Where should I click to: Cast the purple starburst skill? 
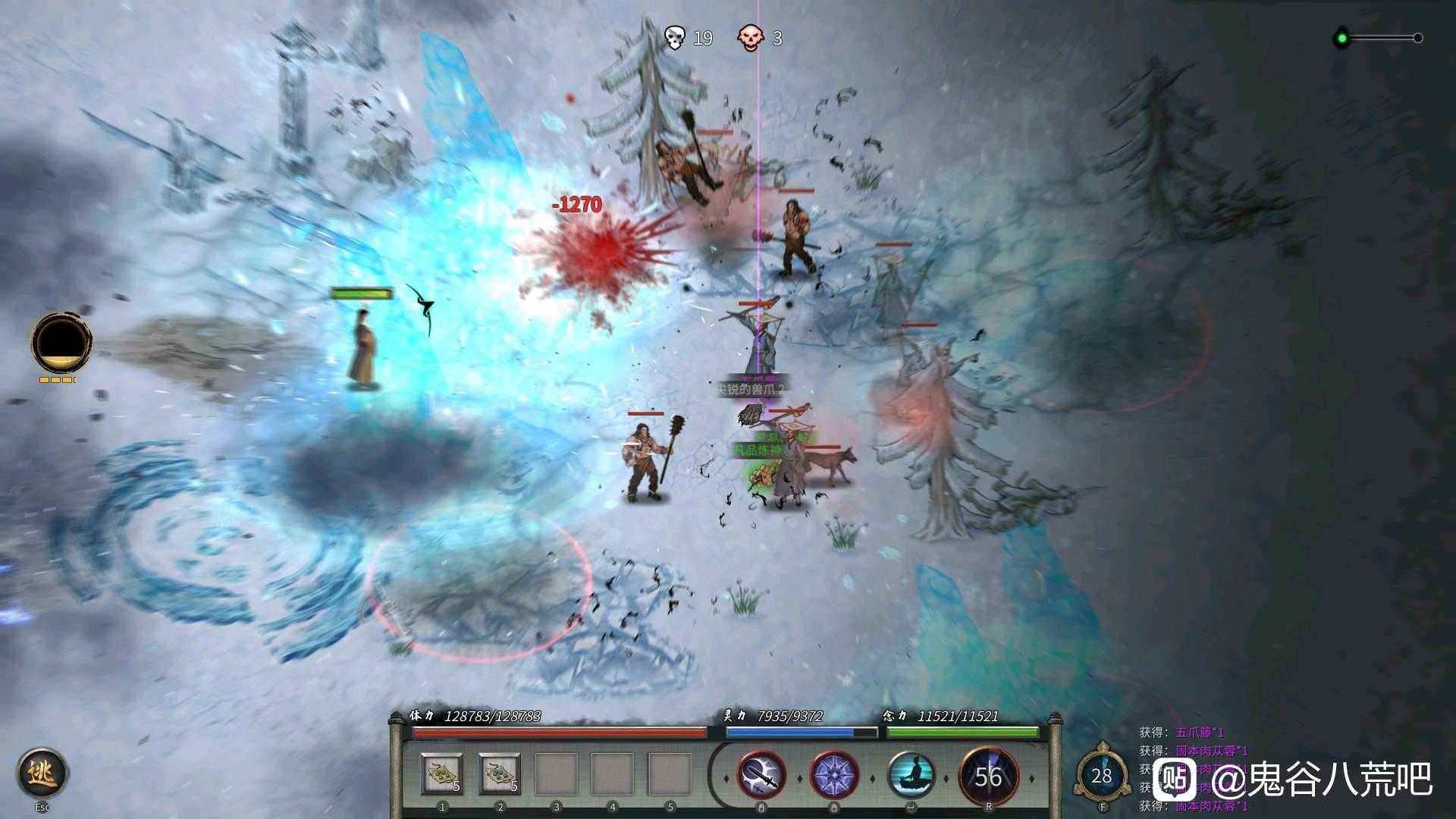point(834,777)
